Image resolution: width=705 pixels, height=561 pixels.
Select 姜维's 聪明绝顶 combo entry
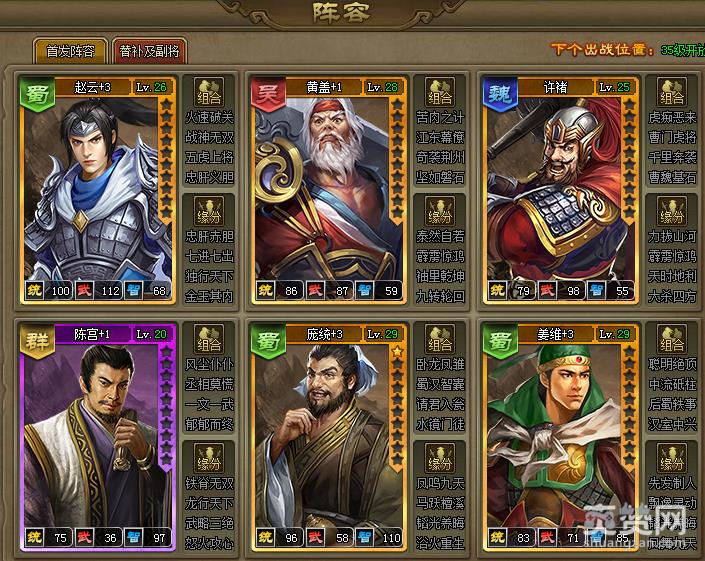point(671,366)
